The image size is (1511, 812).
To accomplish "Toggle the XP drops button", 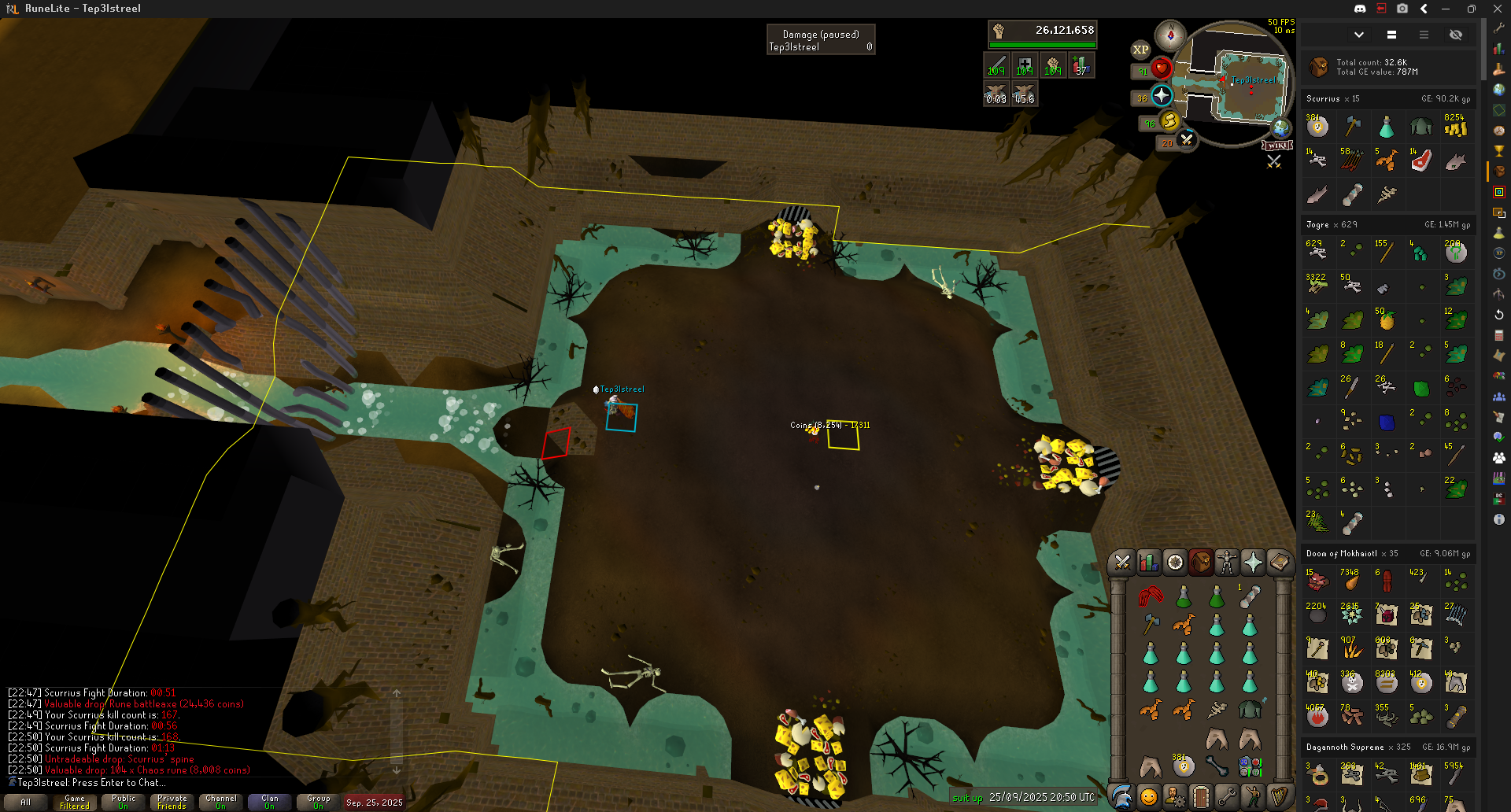I will click(1140, 50).
